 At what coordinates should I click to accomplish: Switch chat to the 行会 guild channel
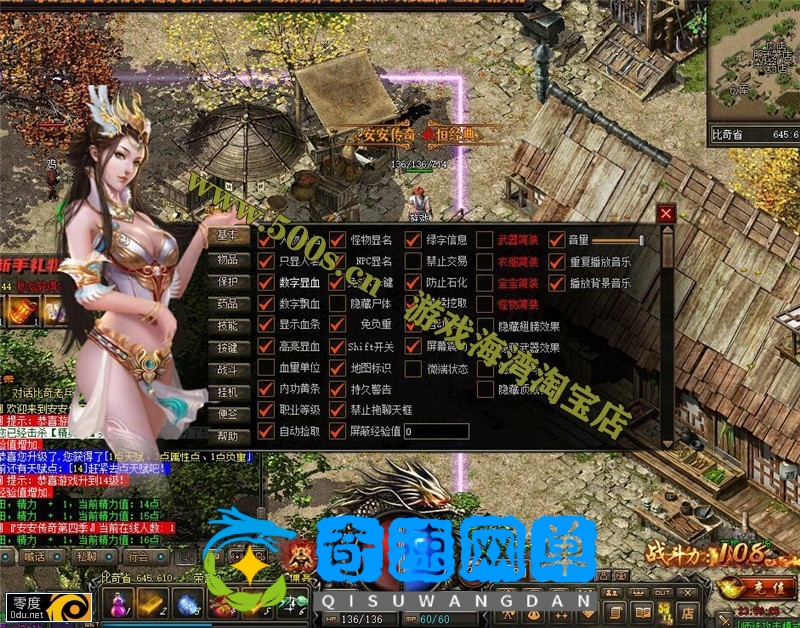pyautogui.click(x=138, y=556)
